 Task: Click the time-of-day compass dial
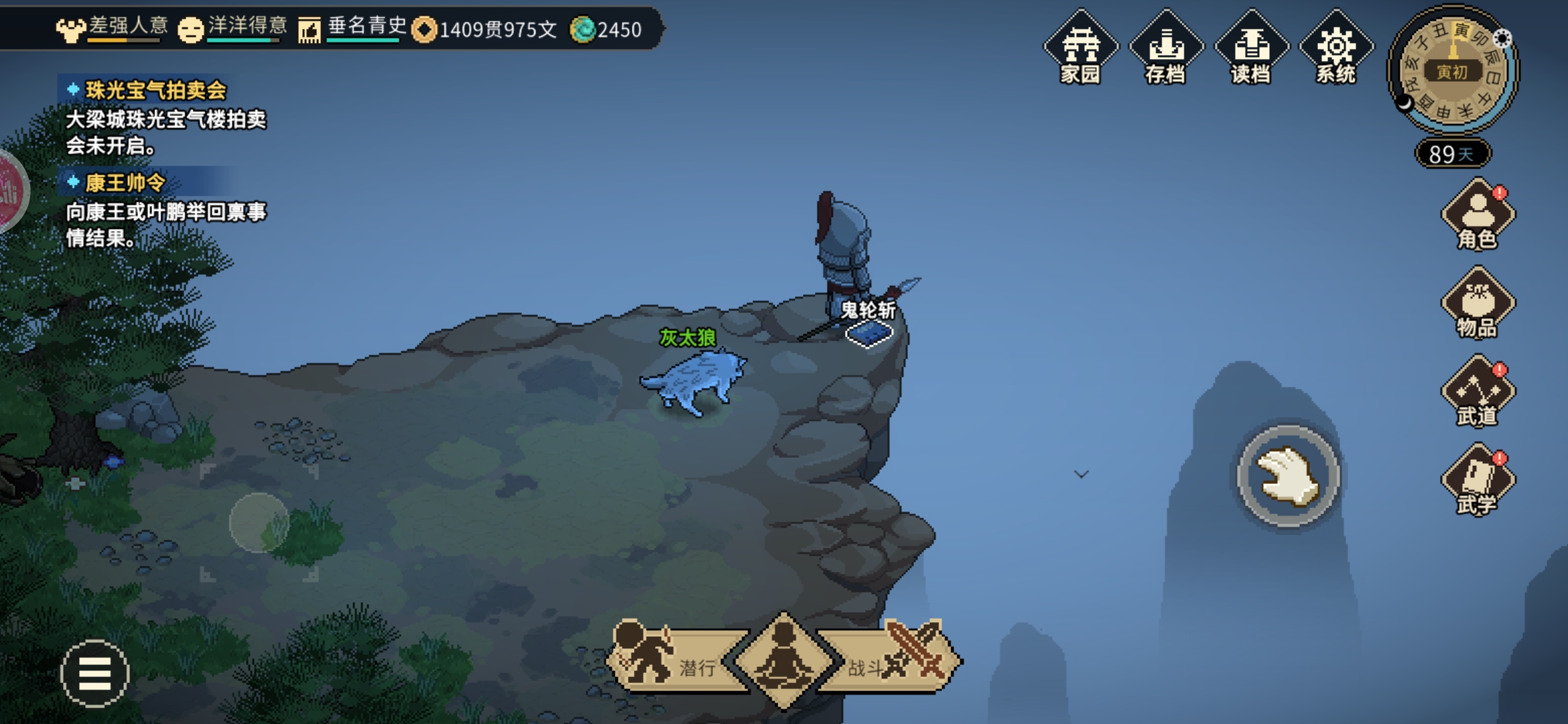point(1452,71)
